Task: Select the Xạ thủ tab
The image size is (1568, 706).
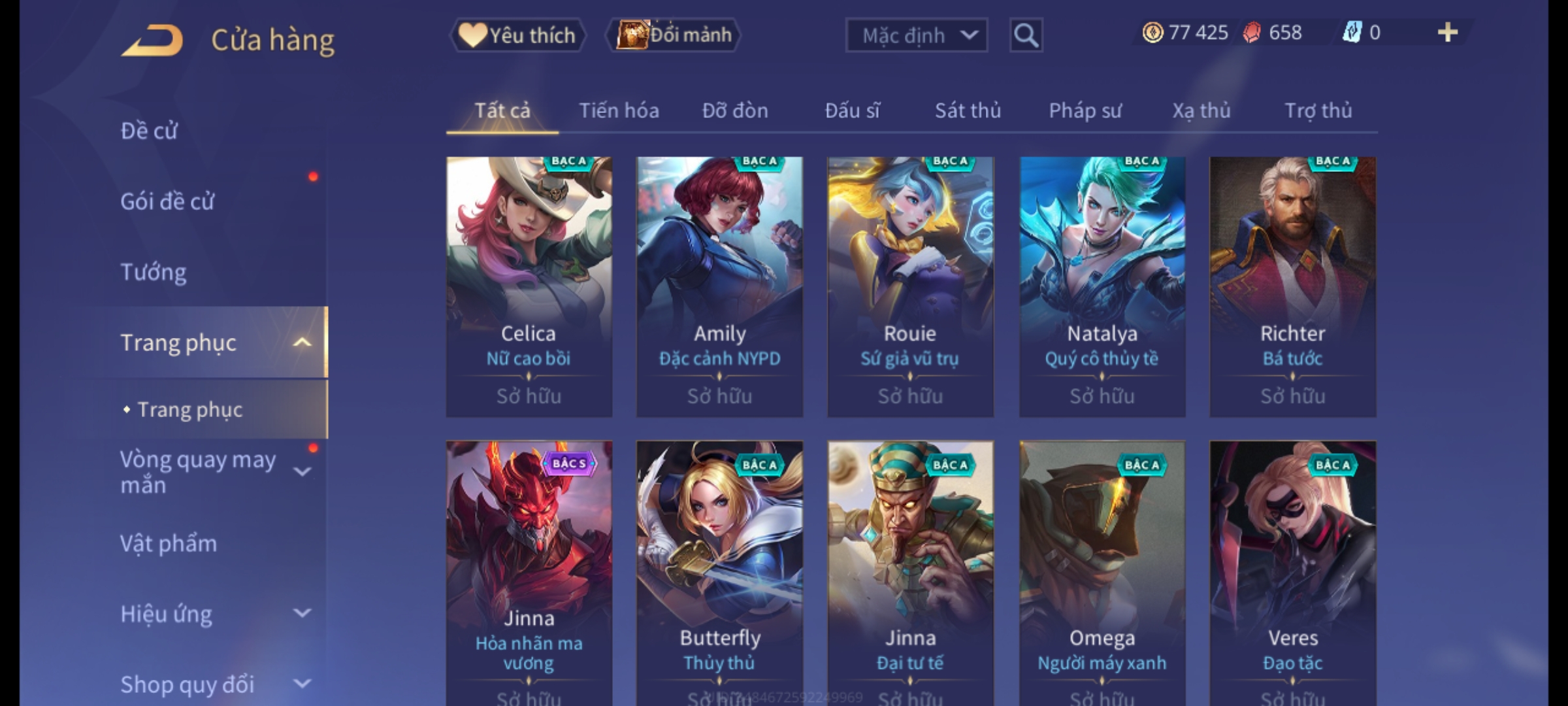Action: [x=1201, y=110]
